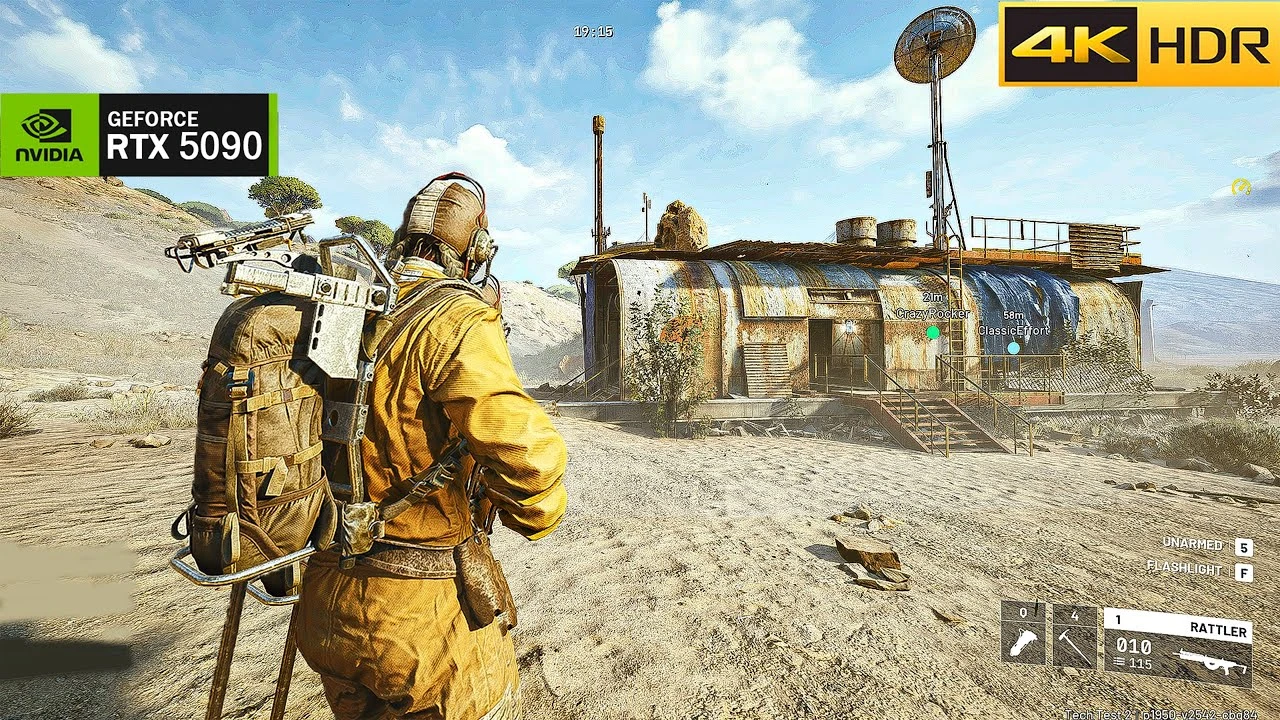Click ClassicEffort's cyan teammate marker
The width and height of the screenshot is (1280, 720).
tap(1013, 348)
